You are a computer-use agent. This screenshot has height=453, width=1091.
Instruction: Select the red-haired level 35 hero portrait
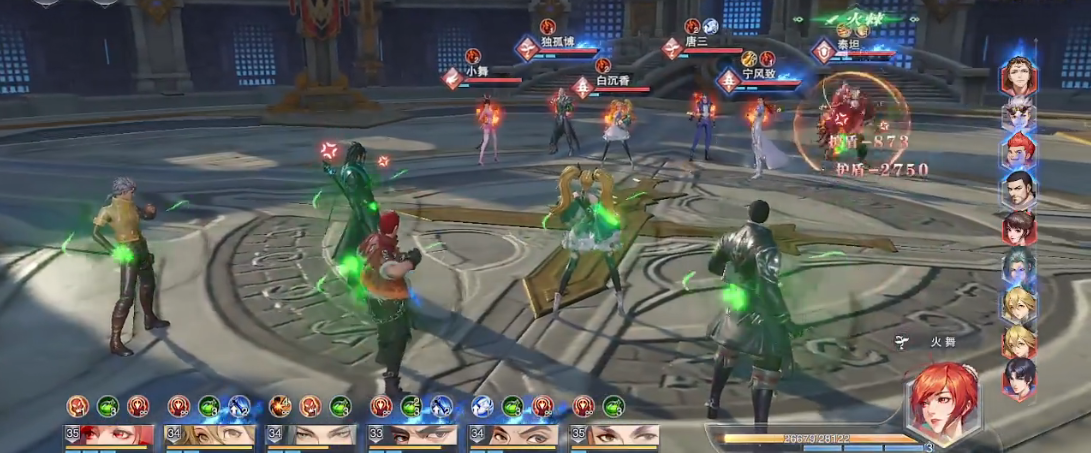point(110,435)
